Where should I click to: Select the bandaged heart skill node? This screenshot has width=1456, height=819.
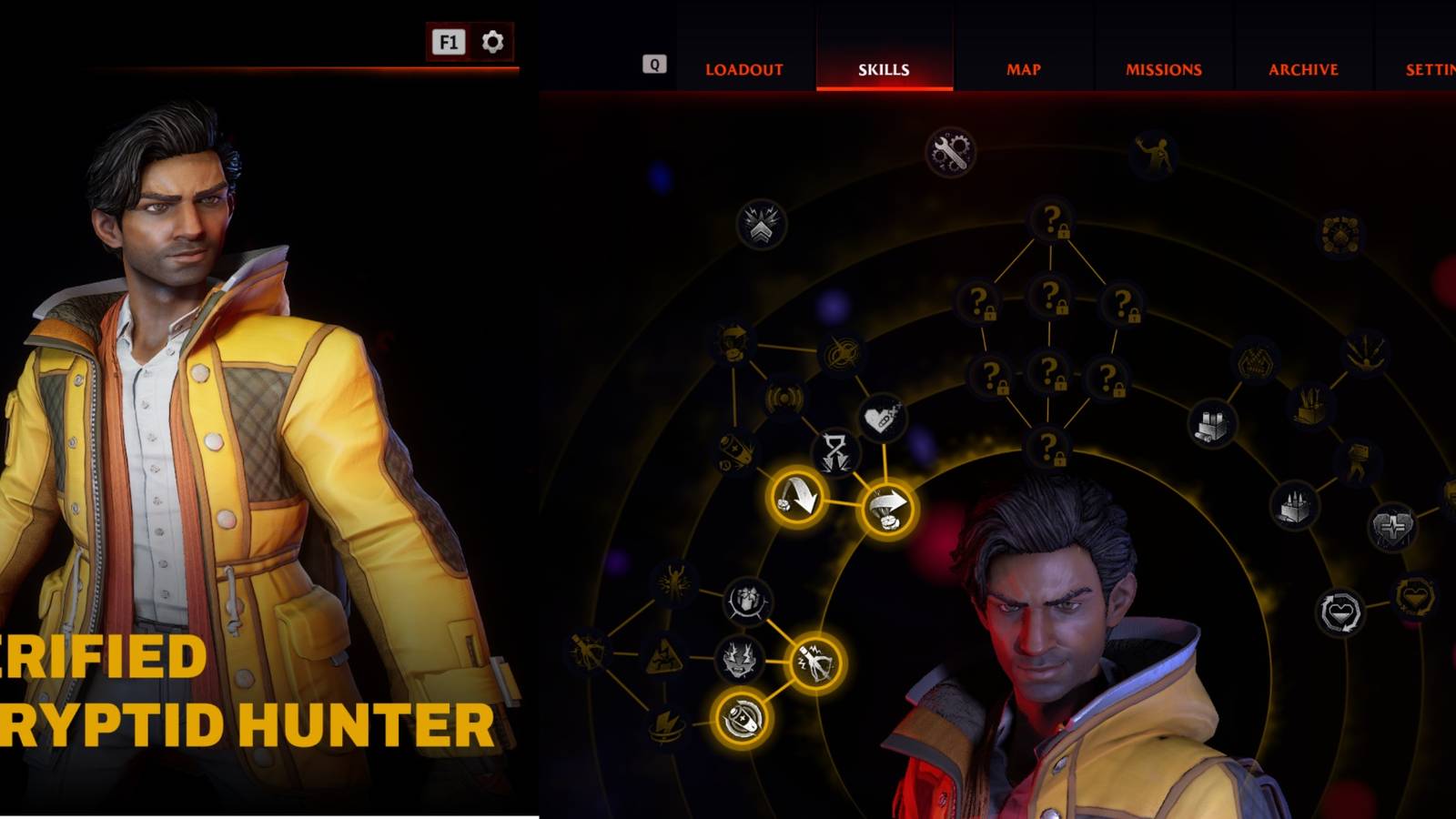click(x=881, y=419)
